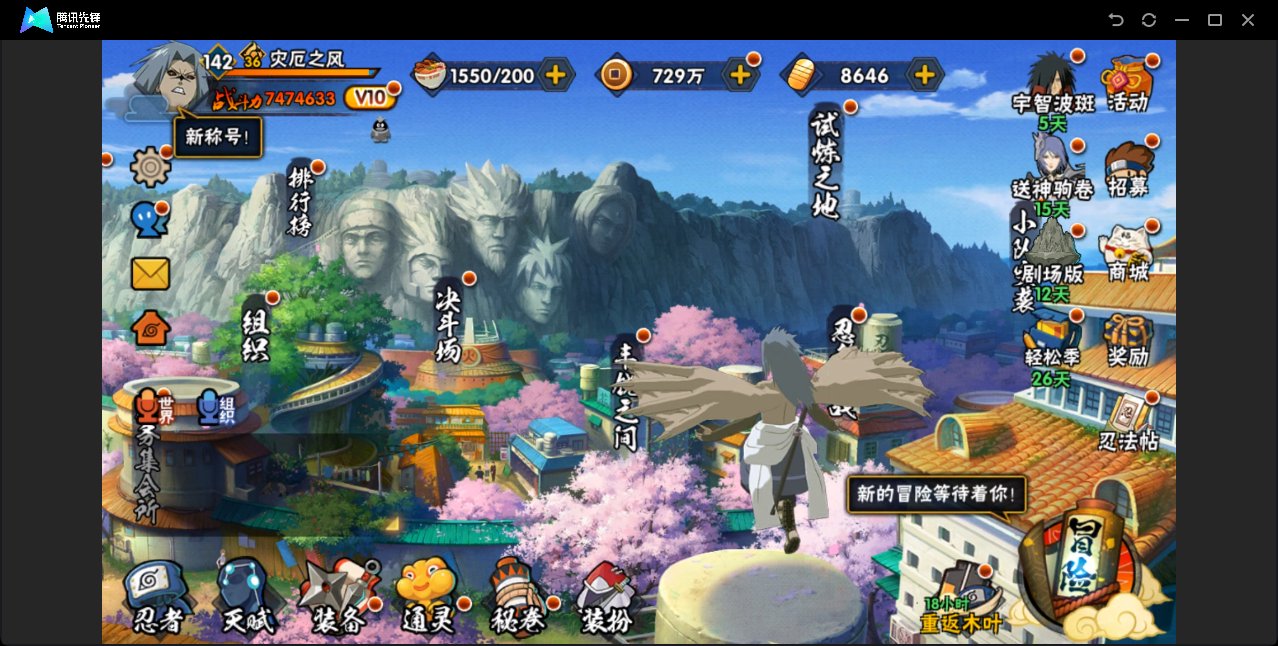The width and height of the screenshot is (1278, 646).
Task: Open the 忍法帖 scroll icon
Action: coord(1128,424)
